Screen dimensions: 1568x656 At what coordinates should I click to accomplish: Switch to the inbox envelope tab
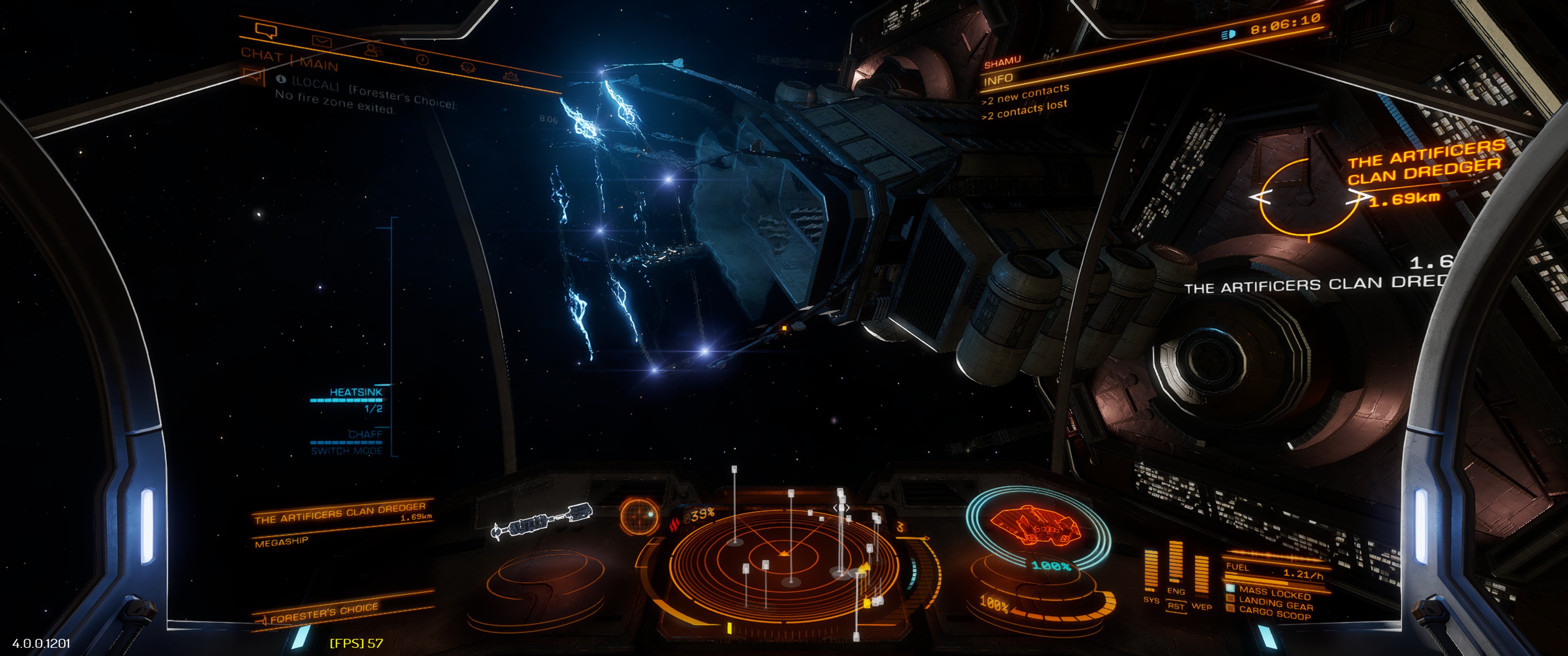click(x=321, y=41)
